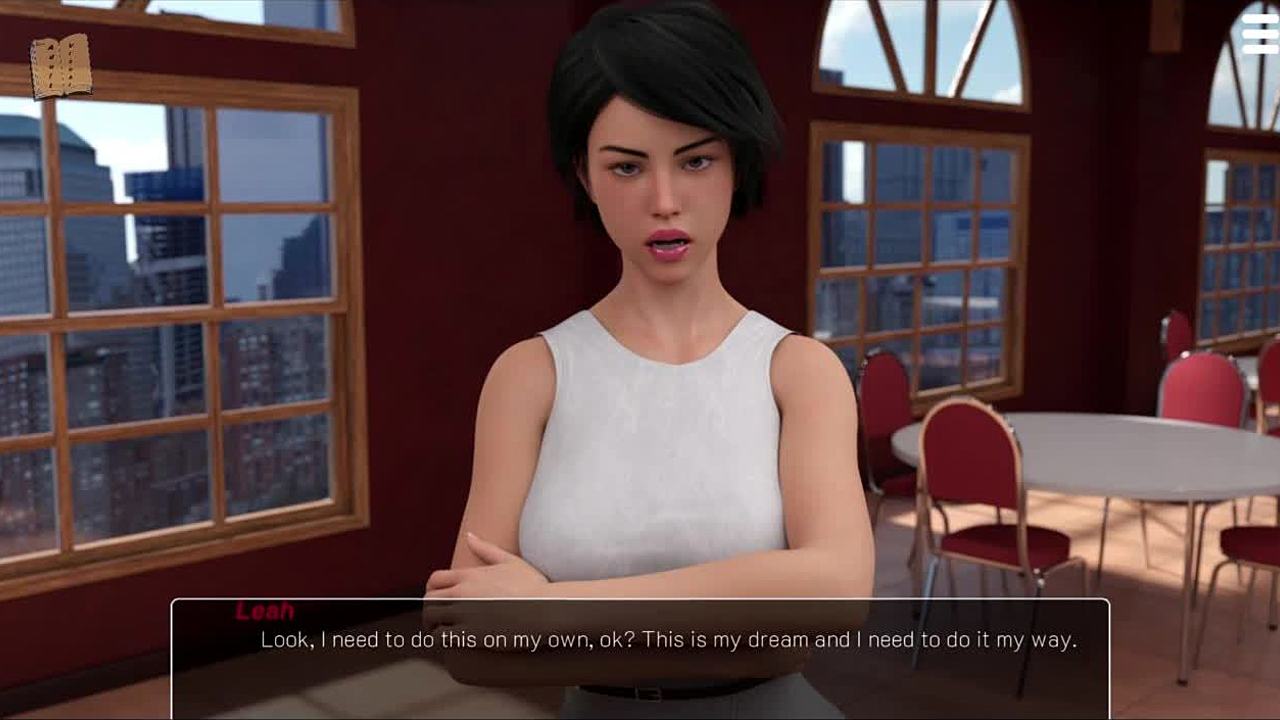Open the journal book icon

point(60,67)
